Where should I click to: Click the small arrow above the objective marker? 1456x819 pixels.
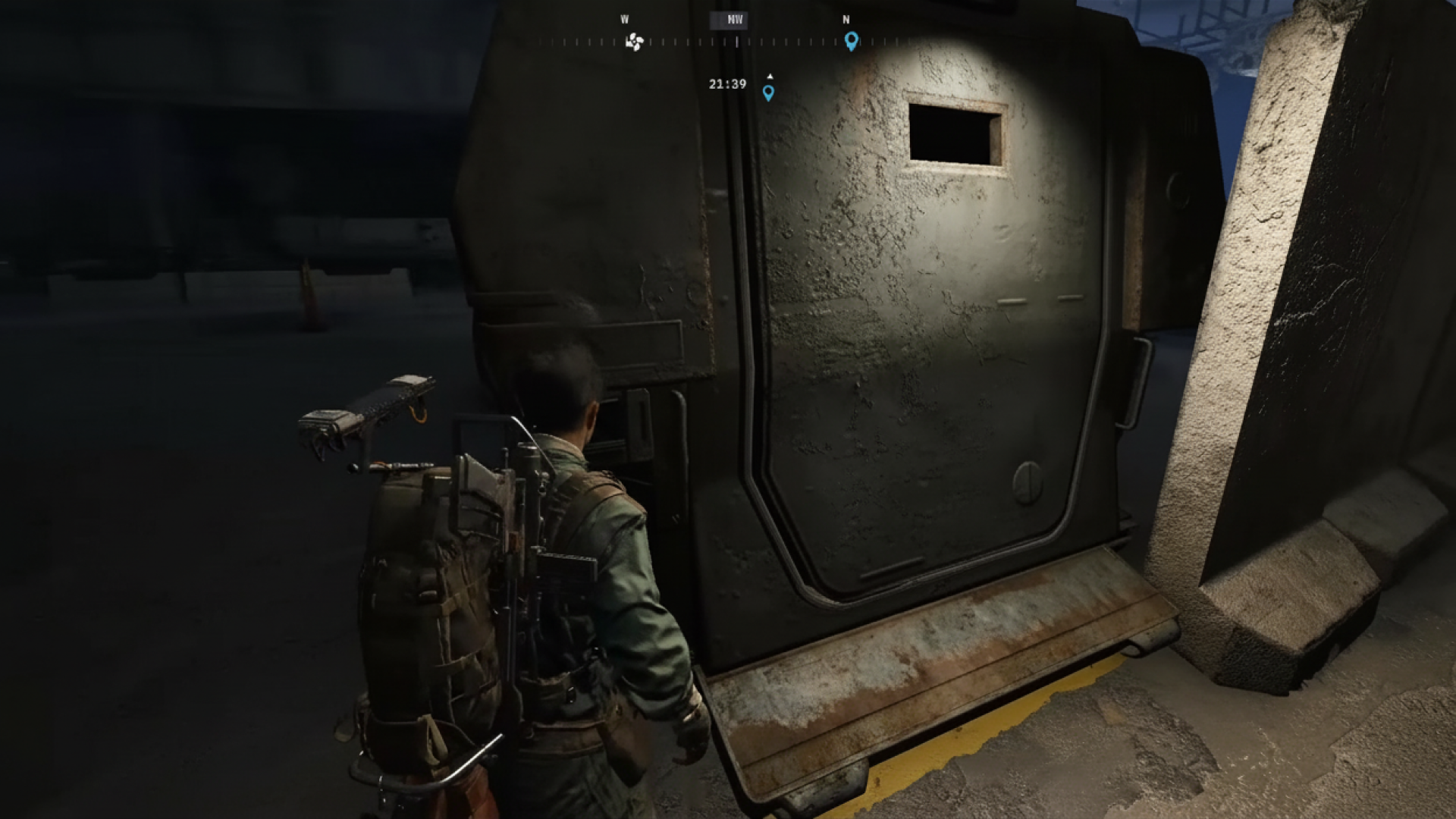tap(770, 76)
